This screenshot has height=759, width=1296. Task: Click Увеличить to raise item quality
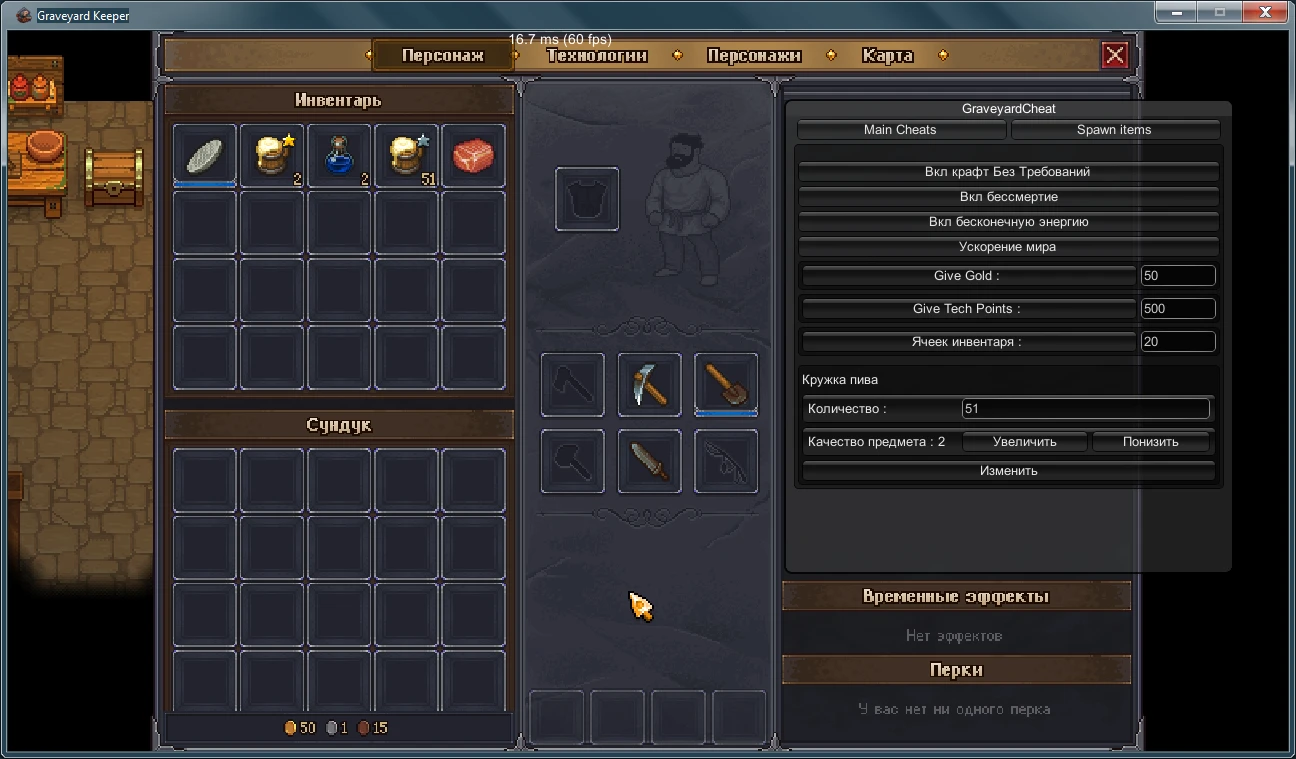(1023, 441)
